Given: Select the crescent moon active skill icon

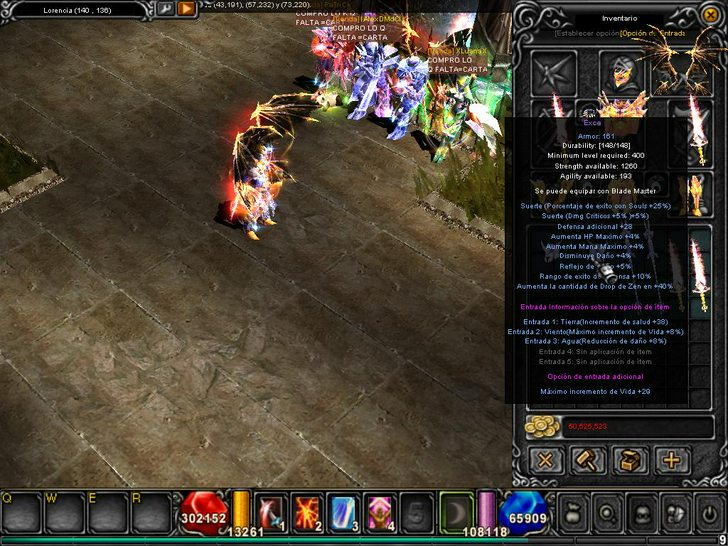Looking at the screenshot, I should click(x=455, y=510).
